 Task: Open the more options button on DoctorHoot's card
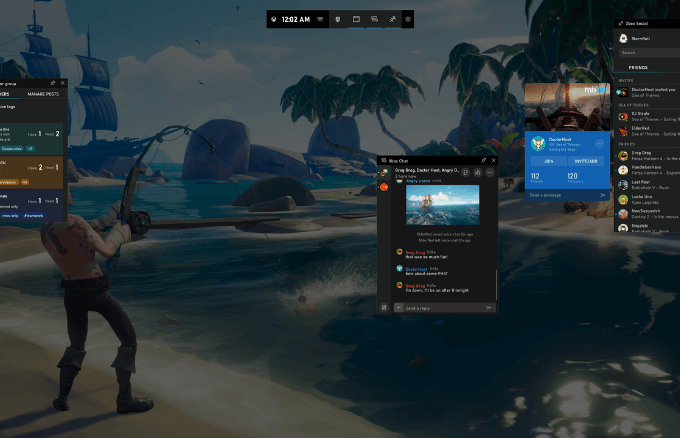(x=599, y=144)
